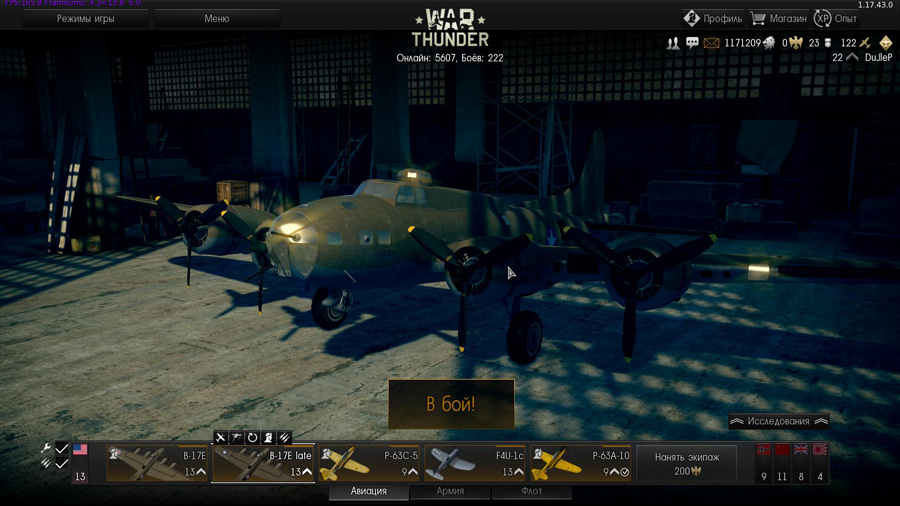Open the Режимы игры menu
The height and width of the screenshot is (506, 900).
(x=85, y=19)
